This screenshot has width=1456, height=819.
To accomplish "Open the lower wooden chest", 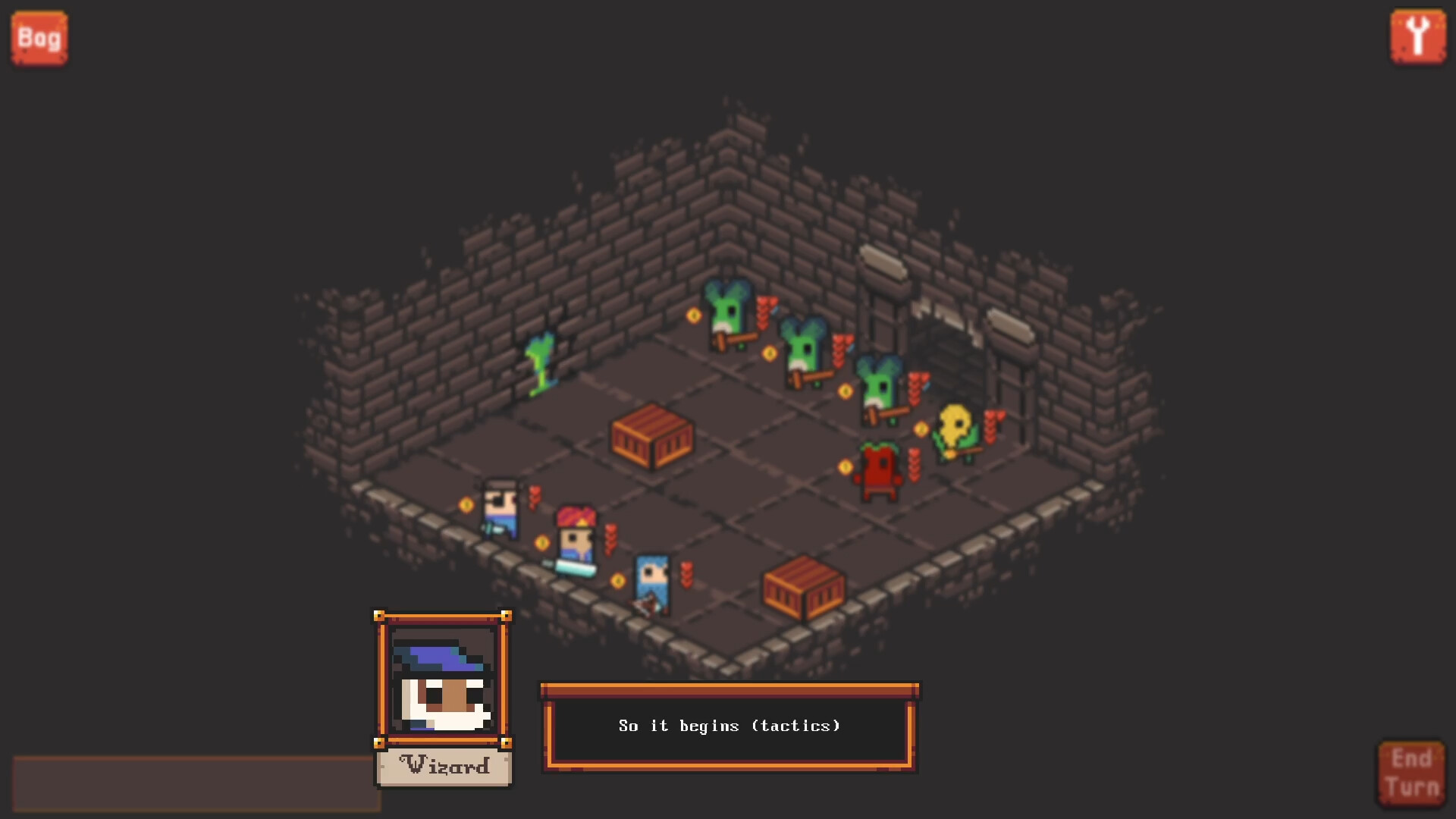I will 804,588.
